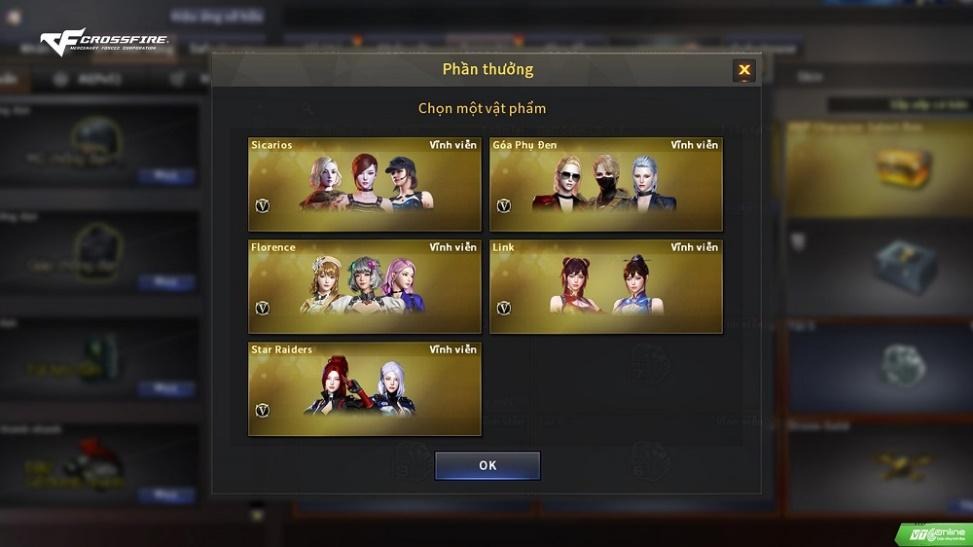Confirm selection with the OK button
Image resolution: width=973 pixels, height=547 pixels.
487,465
